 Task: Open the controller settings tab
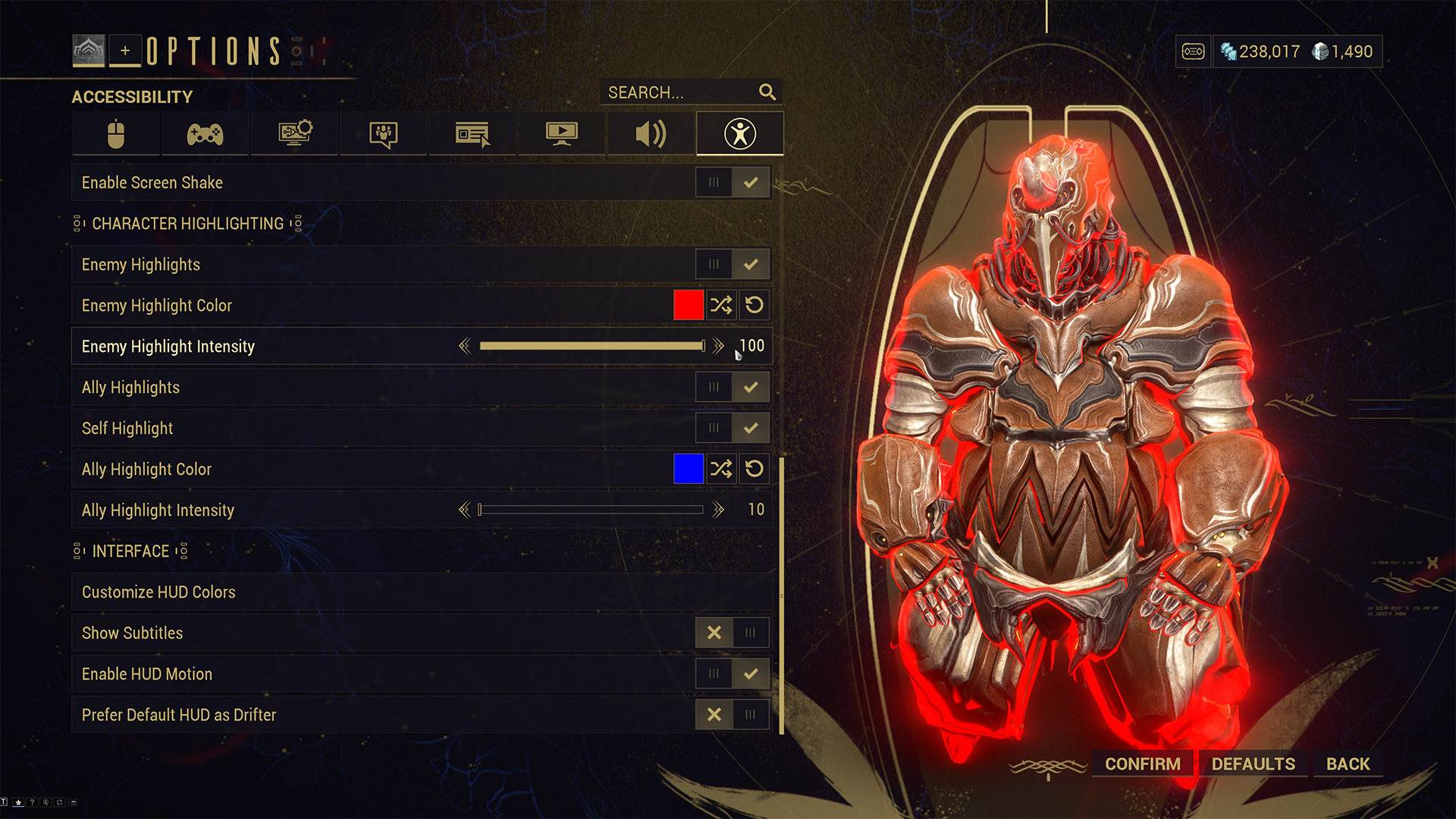pos(205,134)
